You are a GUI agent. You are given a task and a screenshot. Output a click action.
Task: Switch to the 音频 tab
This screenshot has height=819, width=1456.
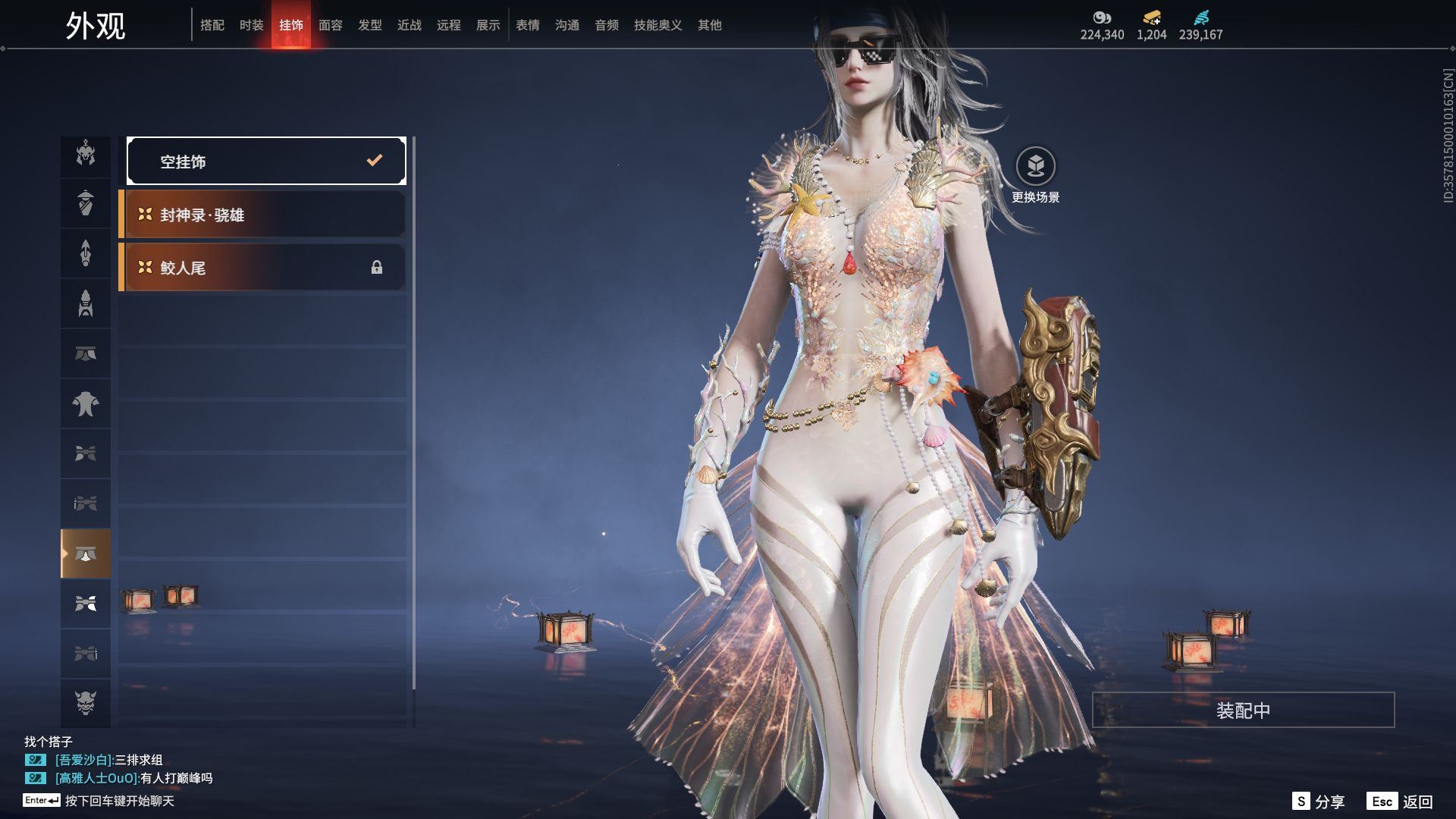tap(607, 25)
